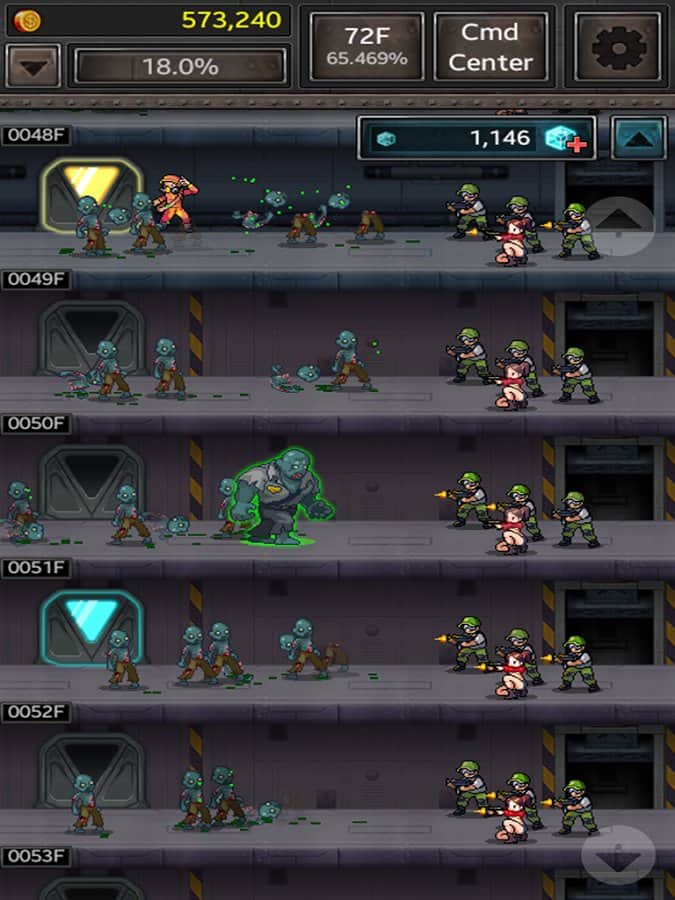The width and height of the screenshot is (675, 900).
Task: Tap the 72F floor progress button
Action: 367,46
